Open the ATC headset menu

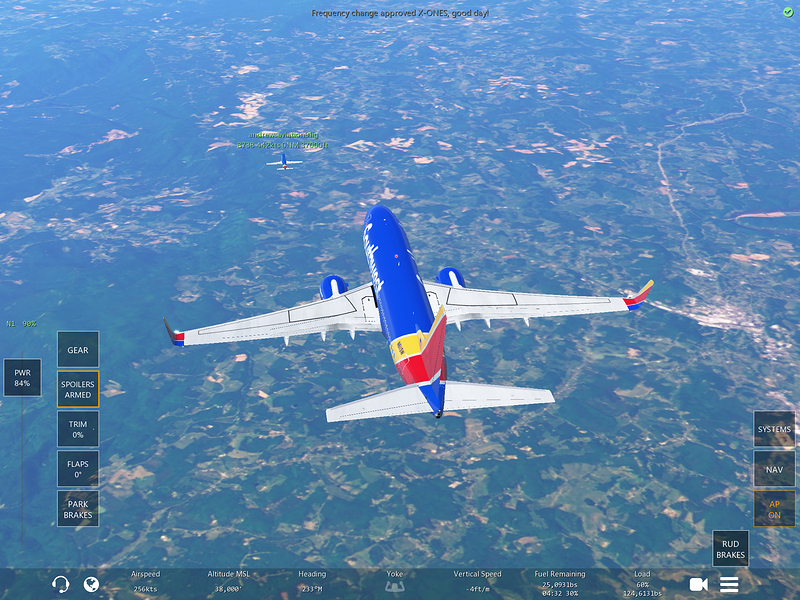coord(60,584)
